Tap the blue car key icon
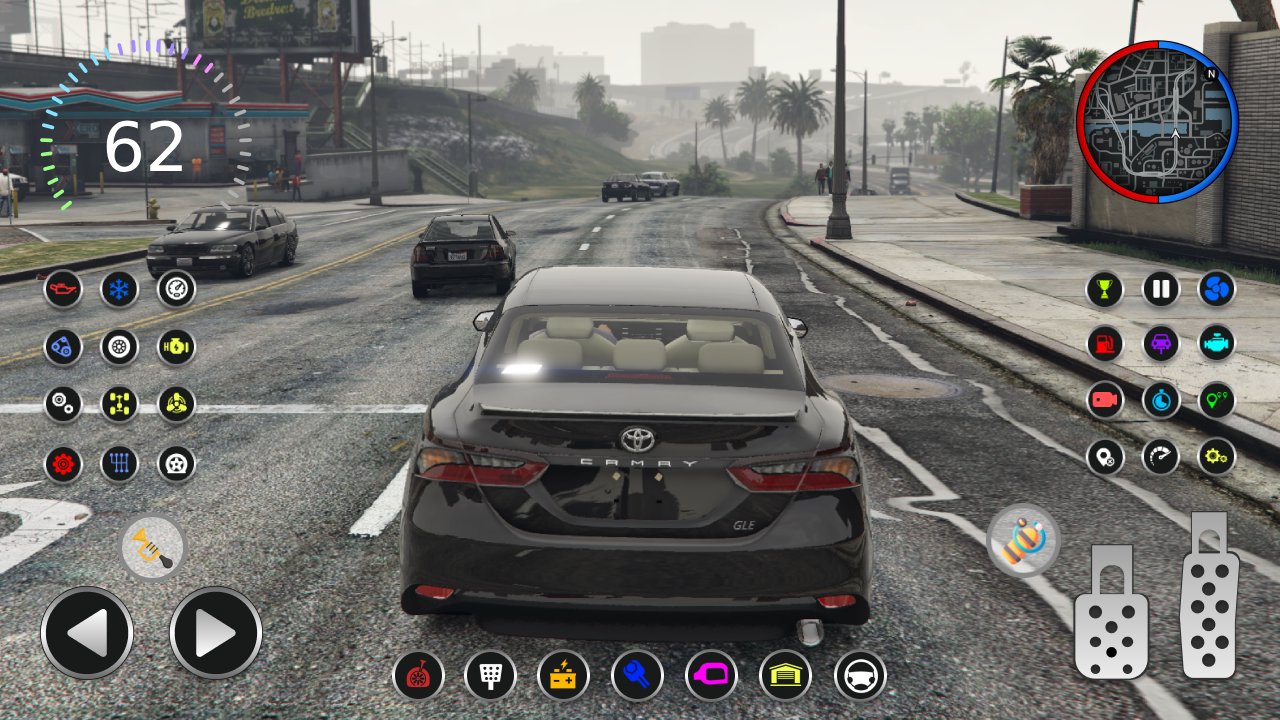This screenshot has width=1280, height=720. pyautogui.click(x=637, y=675)
